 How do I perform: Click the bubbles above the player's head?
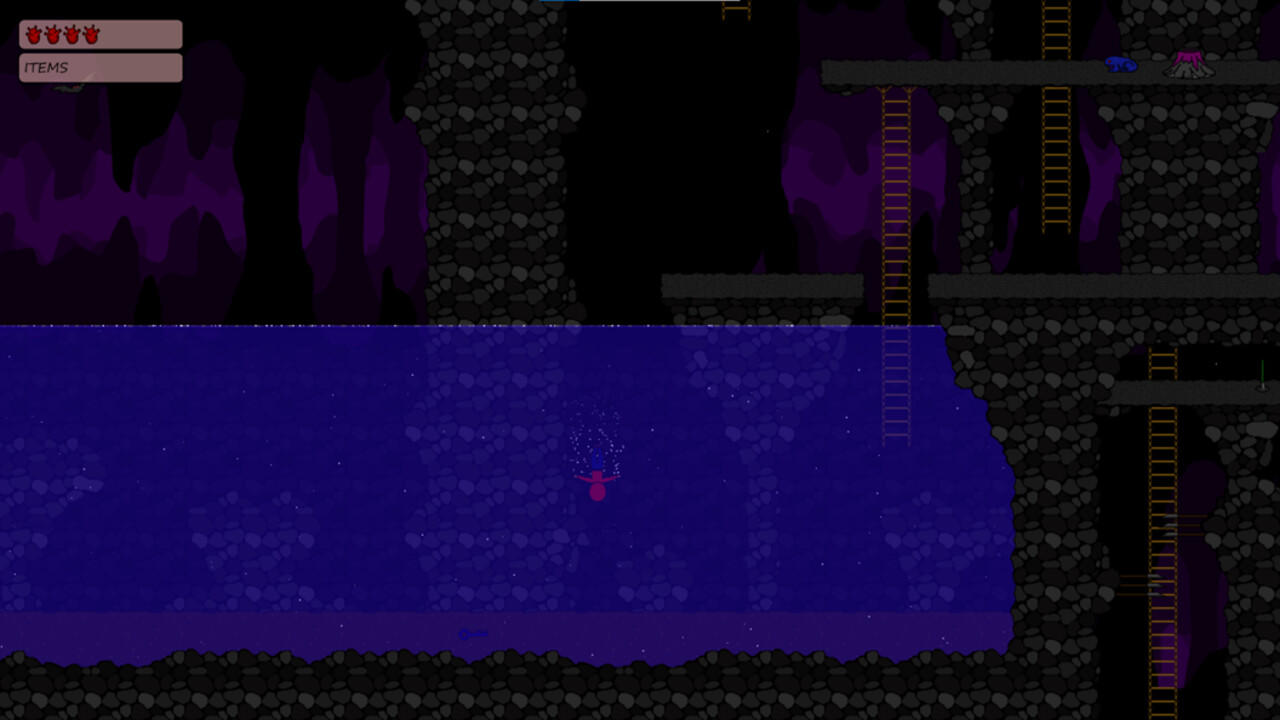[597, 430]
